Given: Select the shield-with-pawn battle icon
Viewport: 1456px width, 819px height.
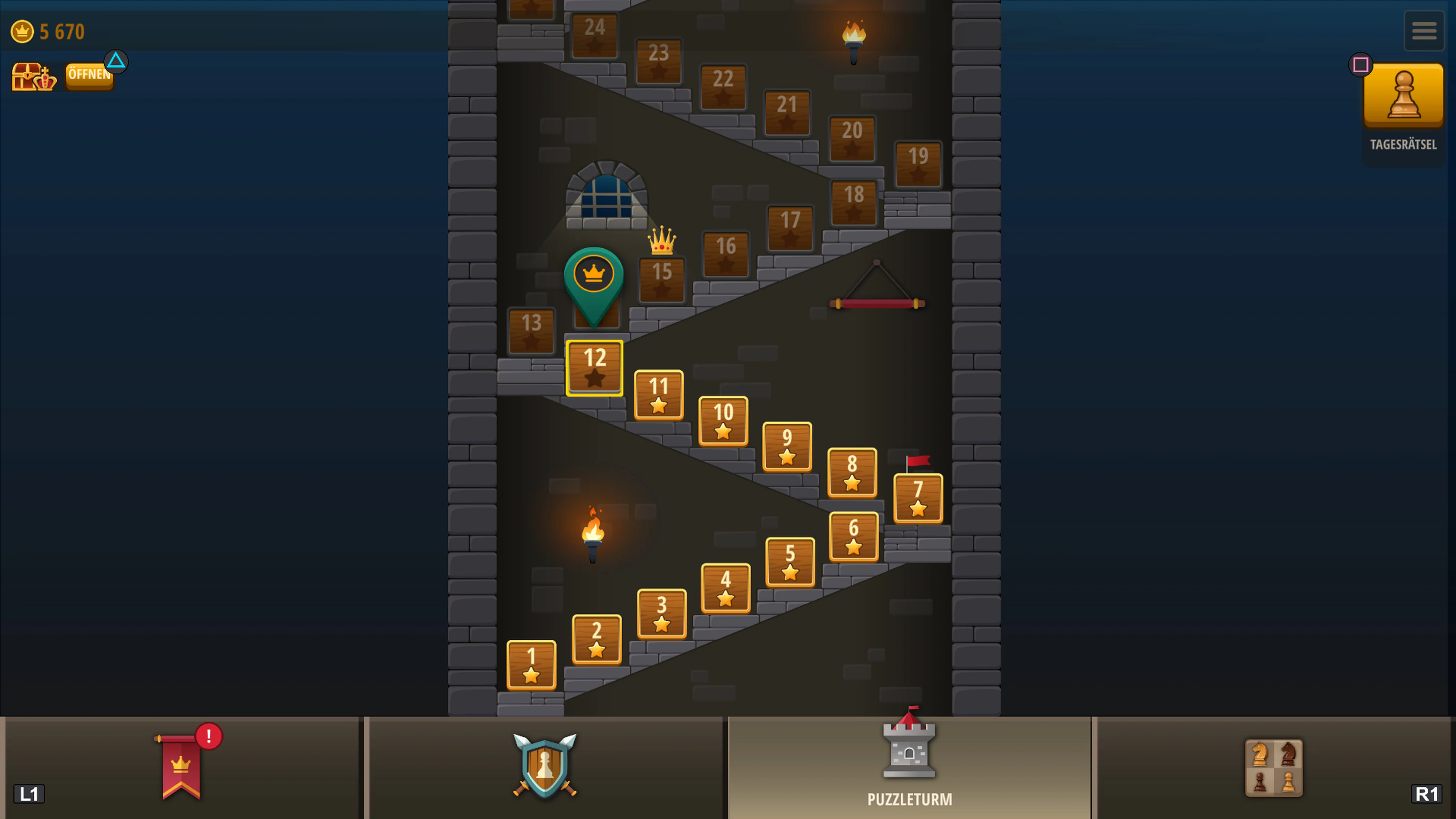Looking at the screenshot, I should [544, 766].
